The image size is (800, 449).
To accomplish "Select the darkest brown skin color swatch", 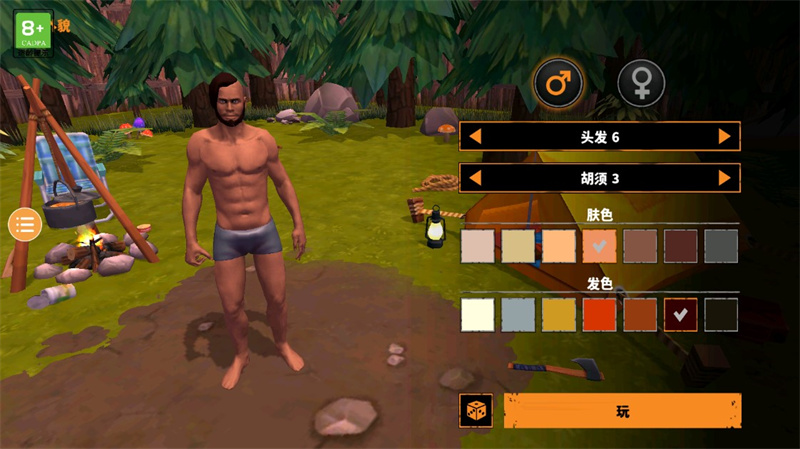I will (x=681, y=246).
